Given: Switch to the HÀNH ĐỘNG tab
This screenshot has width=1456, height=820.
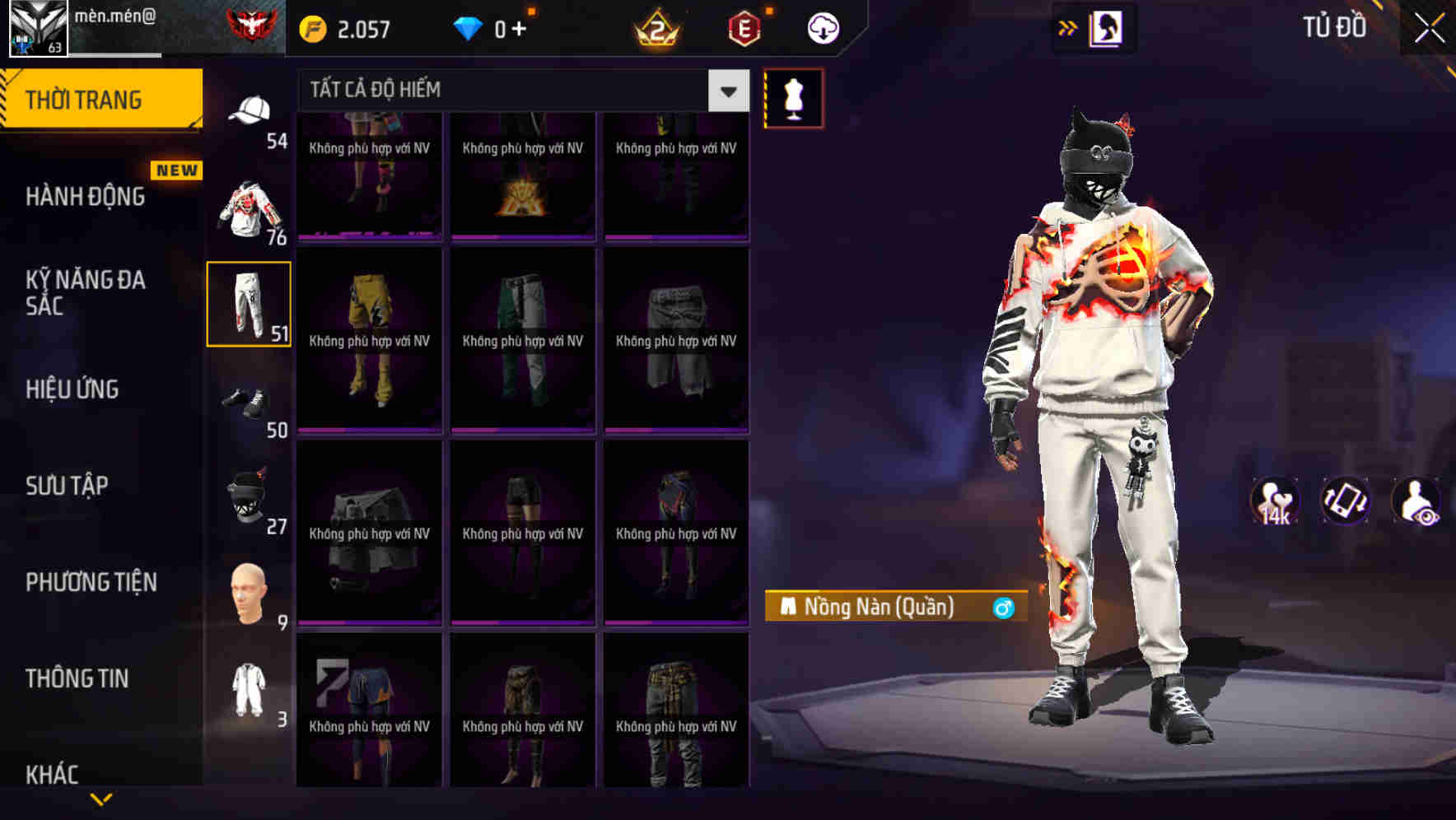Looking at the screenshot, I should 86,197.
